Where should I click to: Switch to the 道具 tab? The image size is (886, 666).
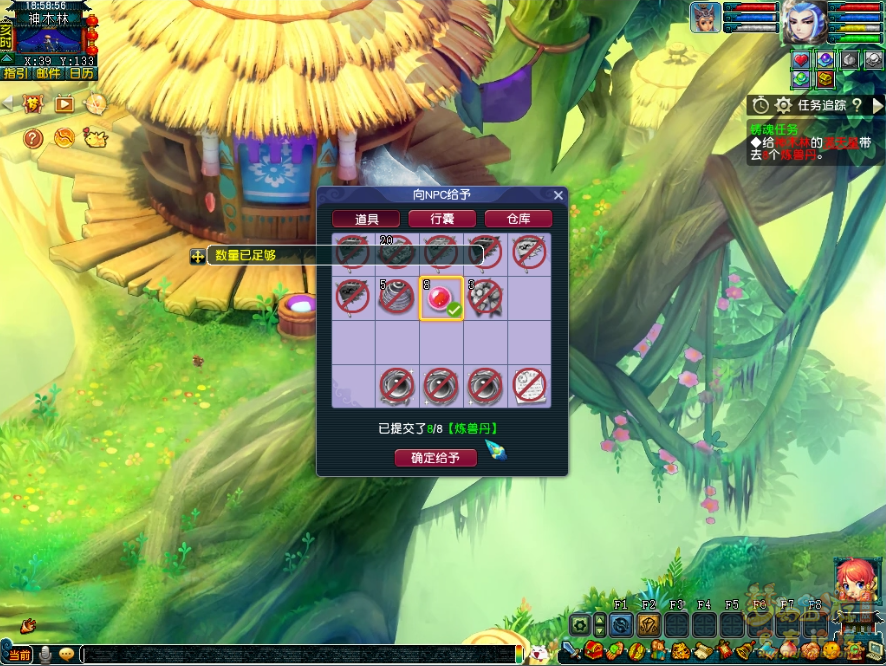pos(366,218)
